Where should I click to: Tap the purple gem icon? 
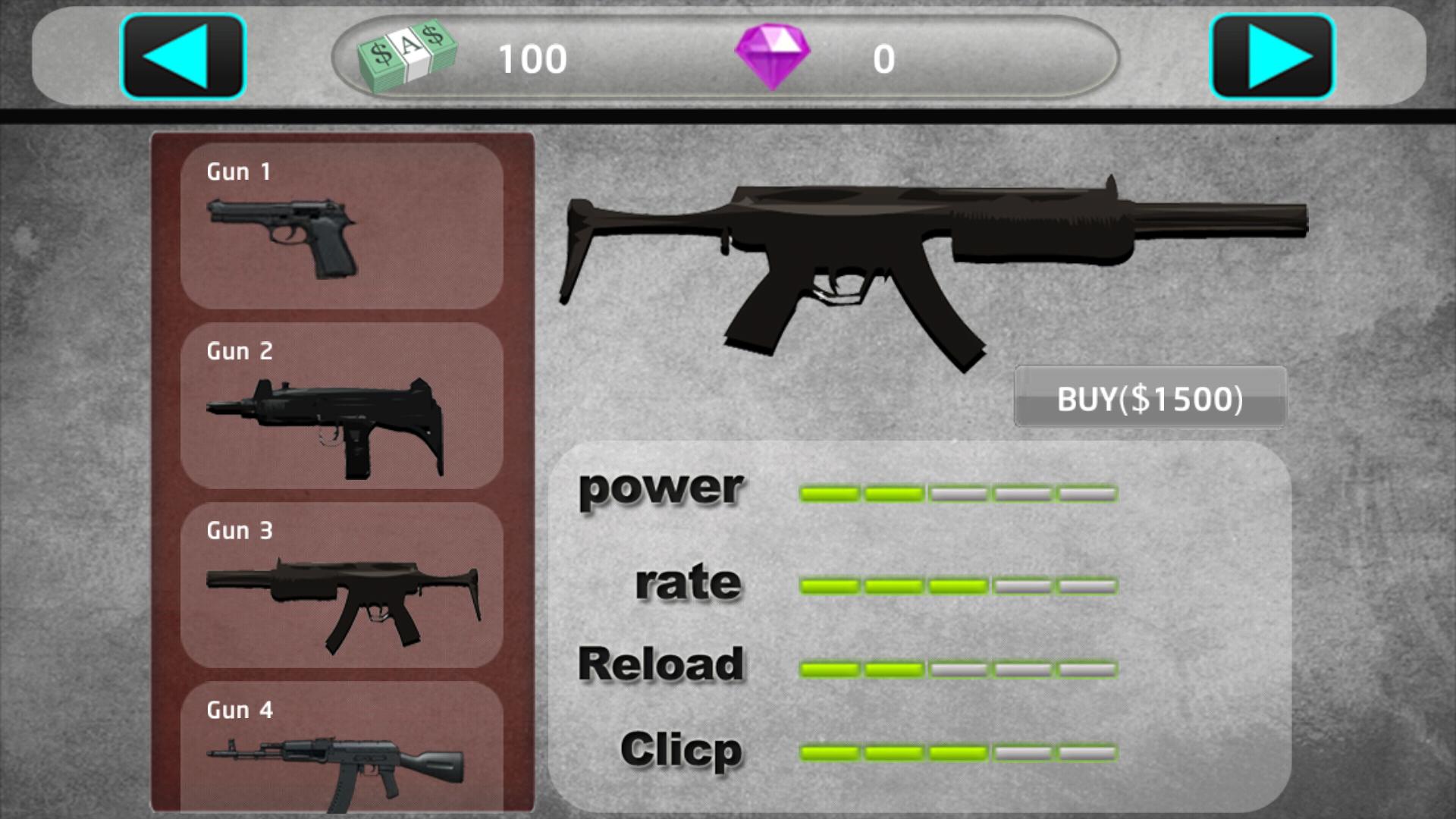point(773,56)
